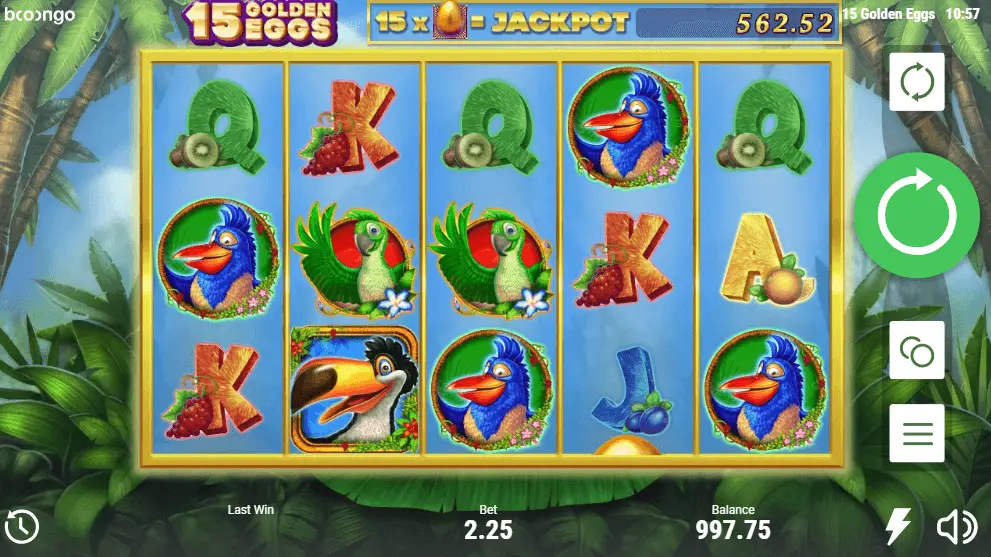The image size is (991, 557).
Task: Toggle turbo mode lightning bolt
Action: pyautogui.click(x=899, y=526)
